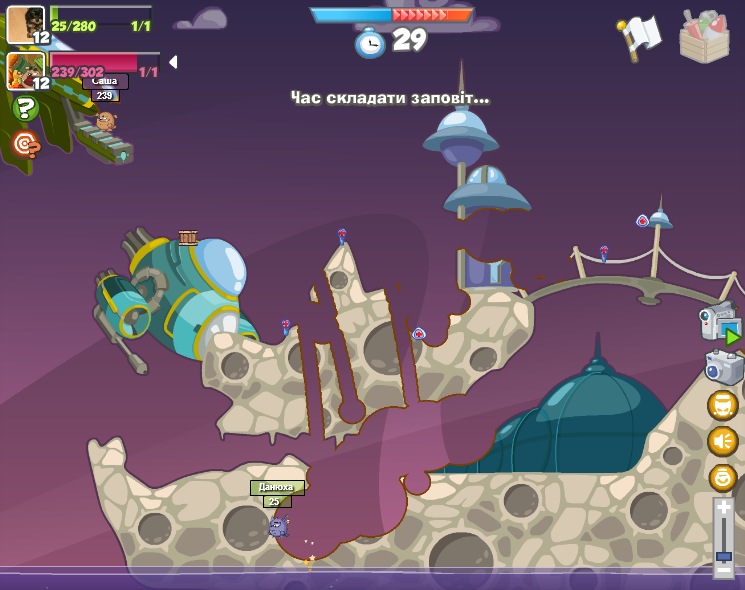
Task: Select the green-hat character player portrait
Action: pos(25,71)
